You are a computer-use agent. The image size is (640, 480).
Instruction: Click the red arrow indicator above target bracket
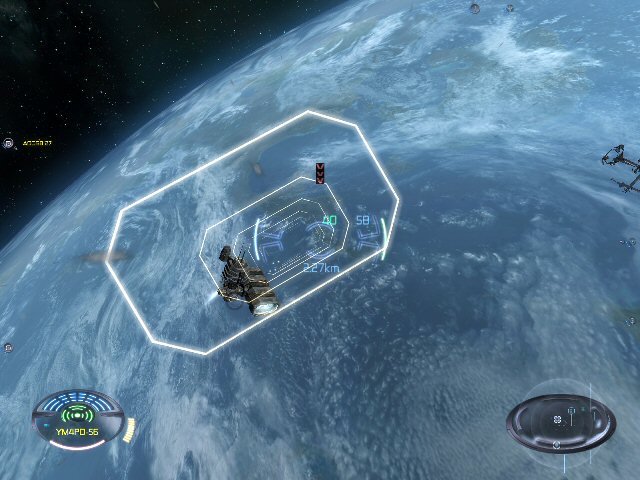(x=320, y=173)
